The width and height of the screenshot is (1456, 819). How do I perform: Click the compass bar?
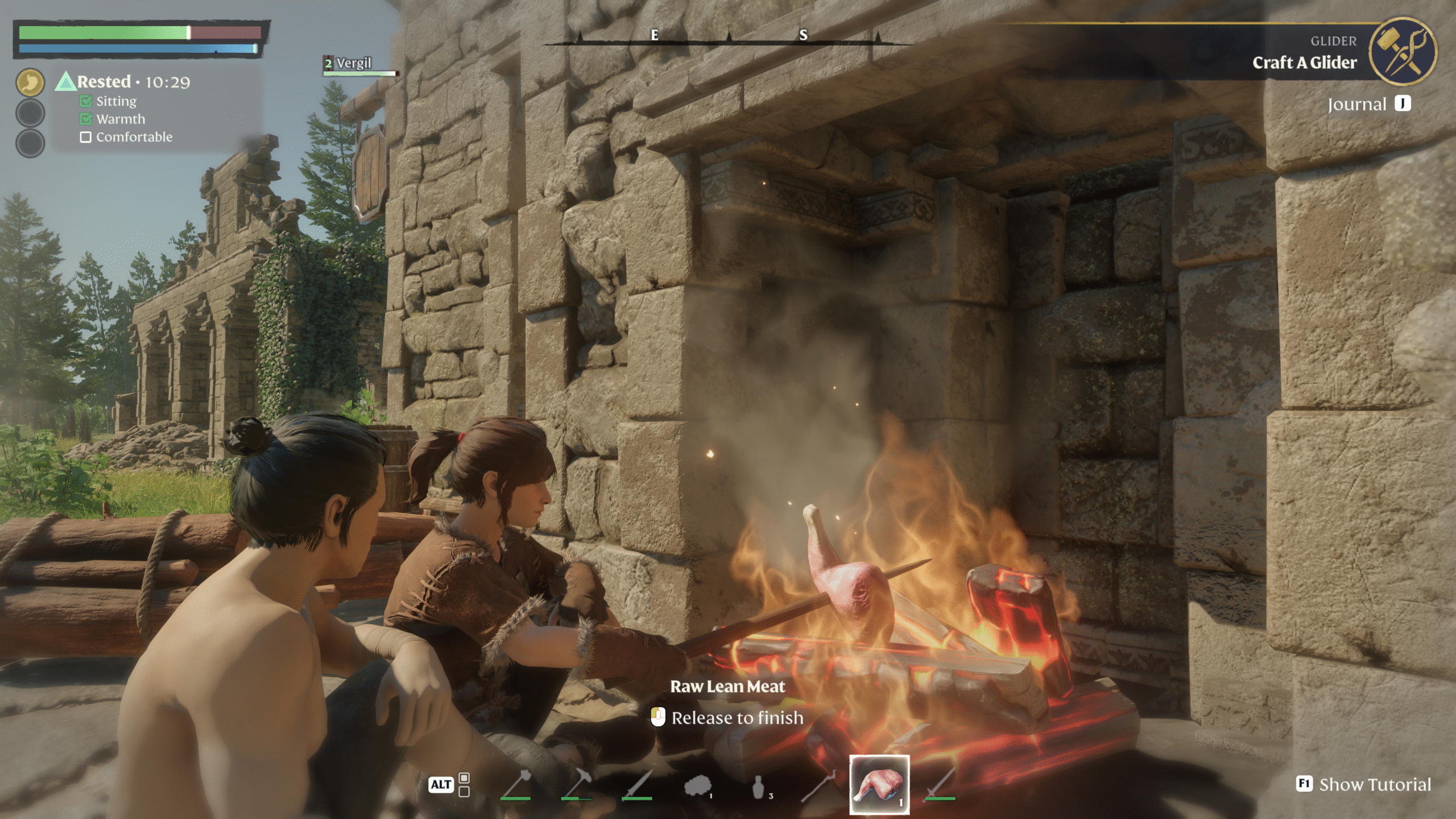[728, 36]
